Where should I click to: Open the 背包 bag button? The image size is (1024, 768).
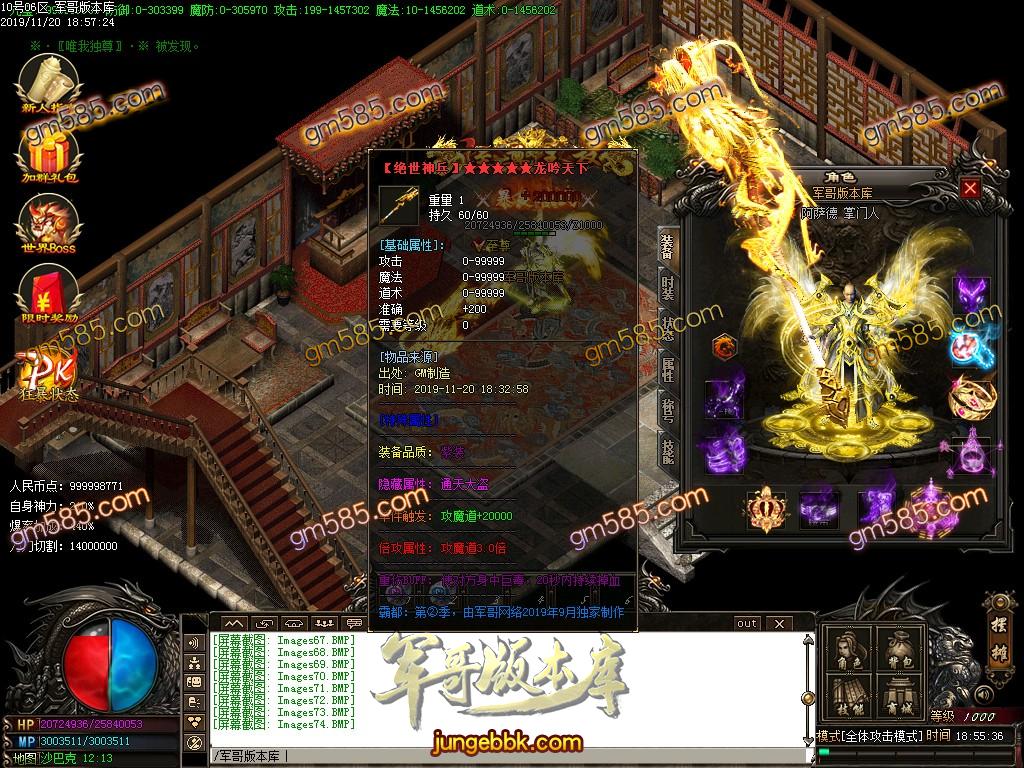coord(899,652)
